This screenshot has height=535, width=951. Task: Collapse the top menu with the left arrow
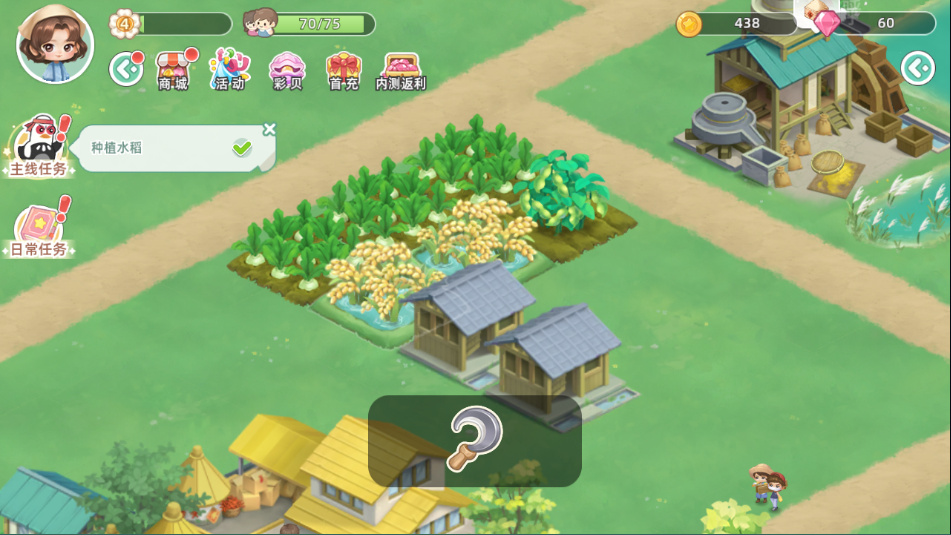(x=125, y=69)
